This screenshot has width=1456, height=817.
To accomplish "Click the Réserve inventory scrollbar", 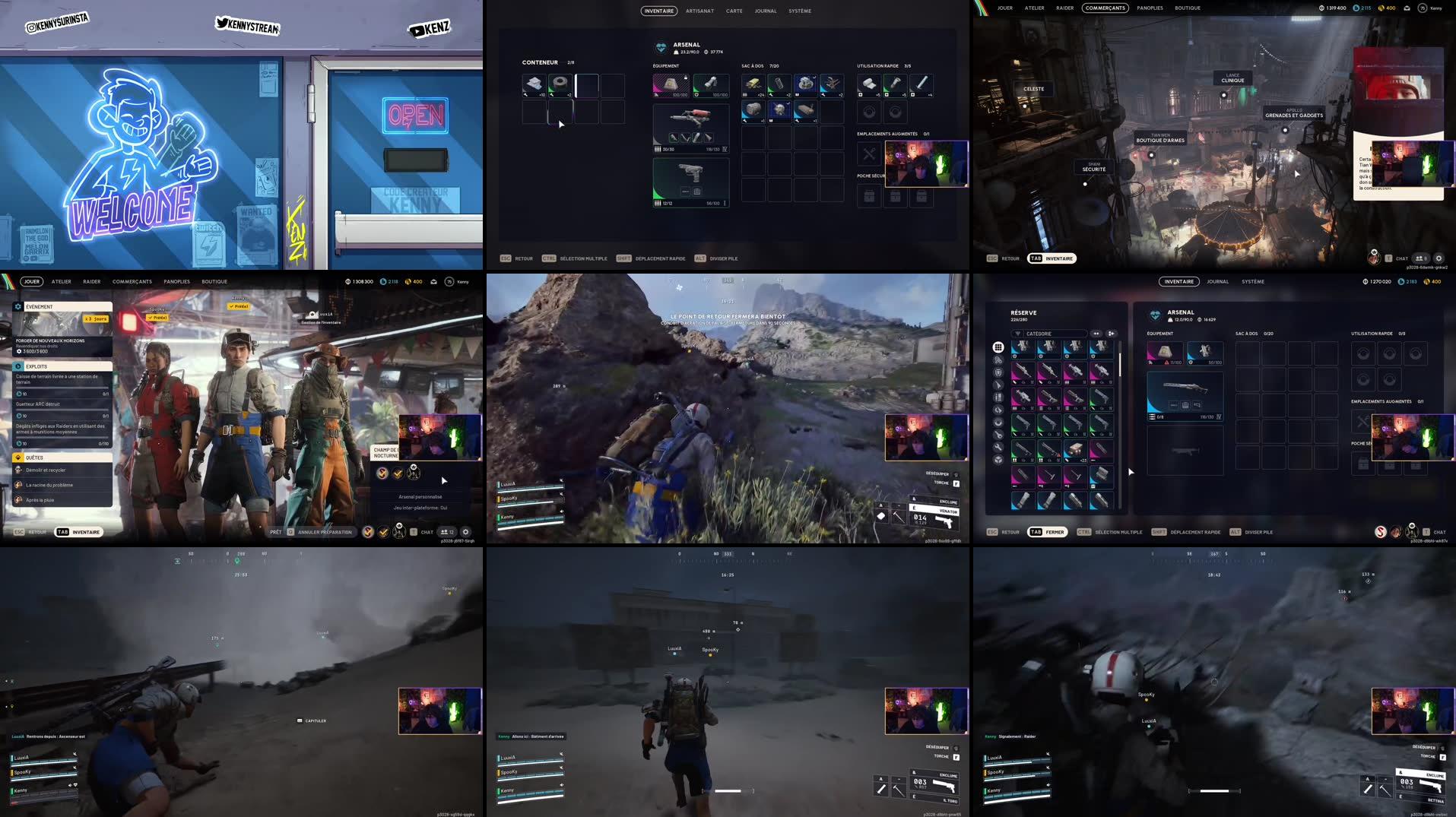I will point(1120,365).
